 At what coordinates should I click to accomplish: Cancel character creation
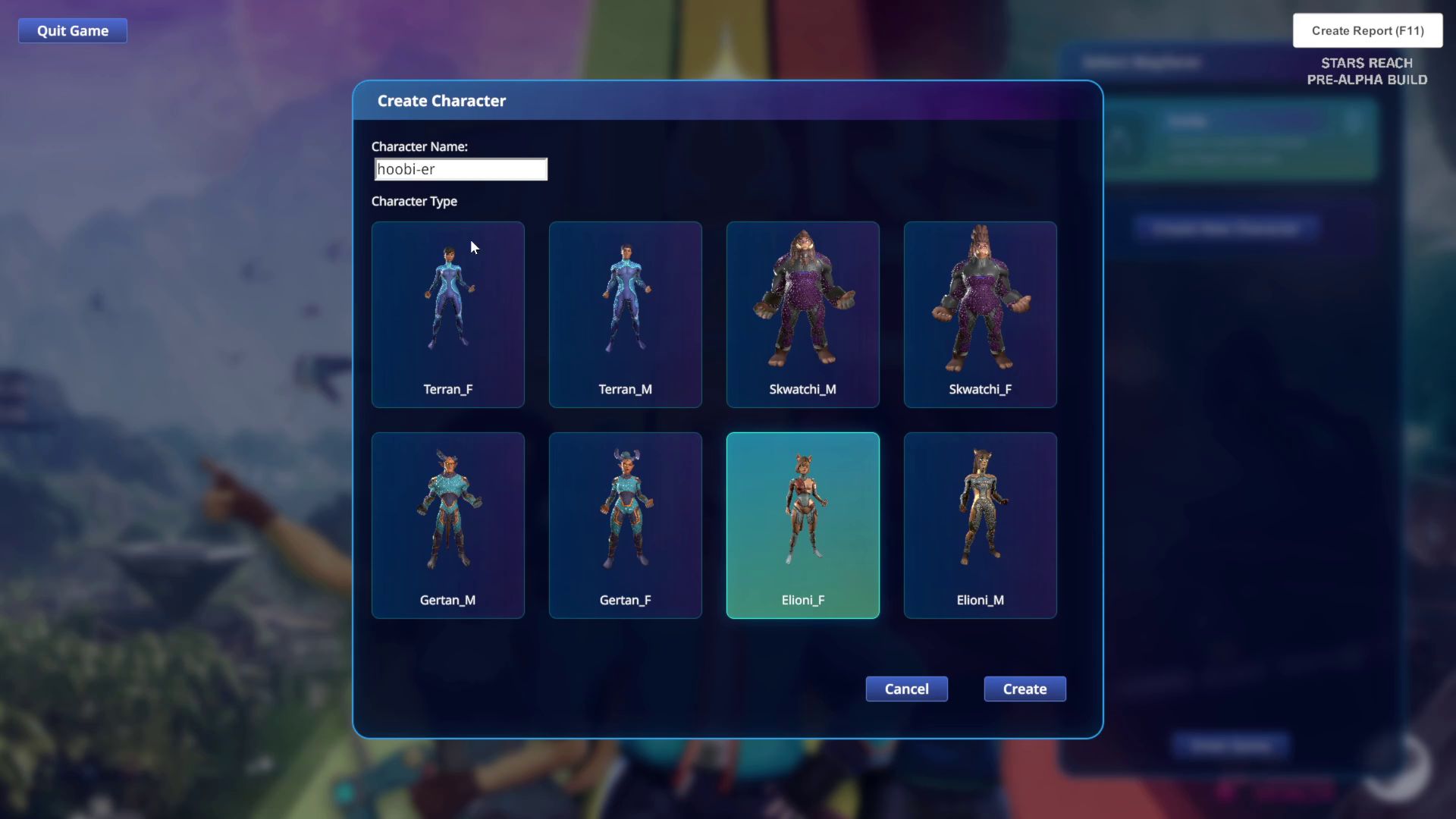906,689
